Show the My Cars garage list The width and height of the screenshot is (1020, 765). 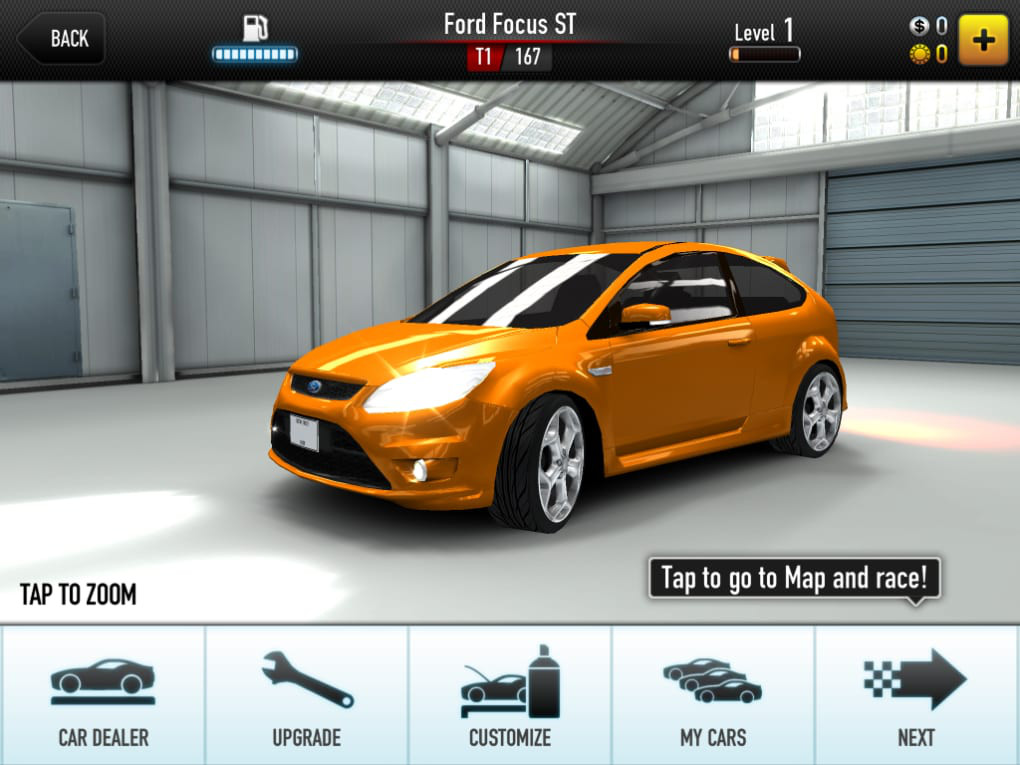(713, 696)
